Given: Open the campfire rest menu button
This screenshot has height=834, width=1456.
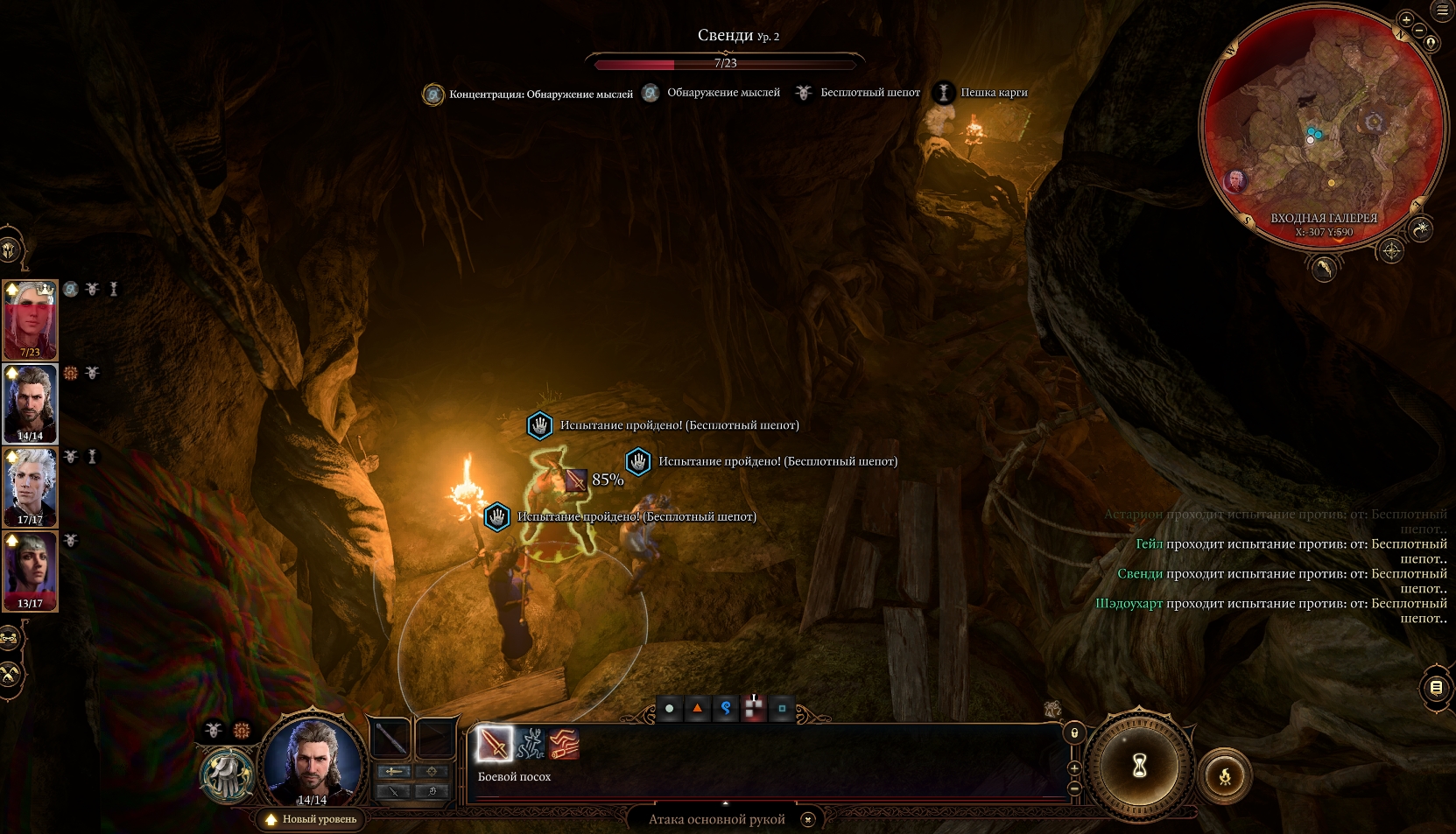Looking at the screenshot, I should click(1225, 775).
